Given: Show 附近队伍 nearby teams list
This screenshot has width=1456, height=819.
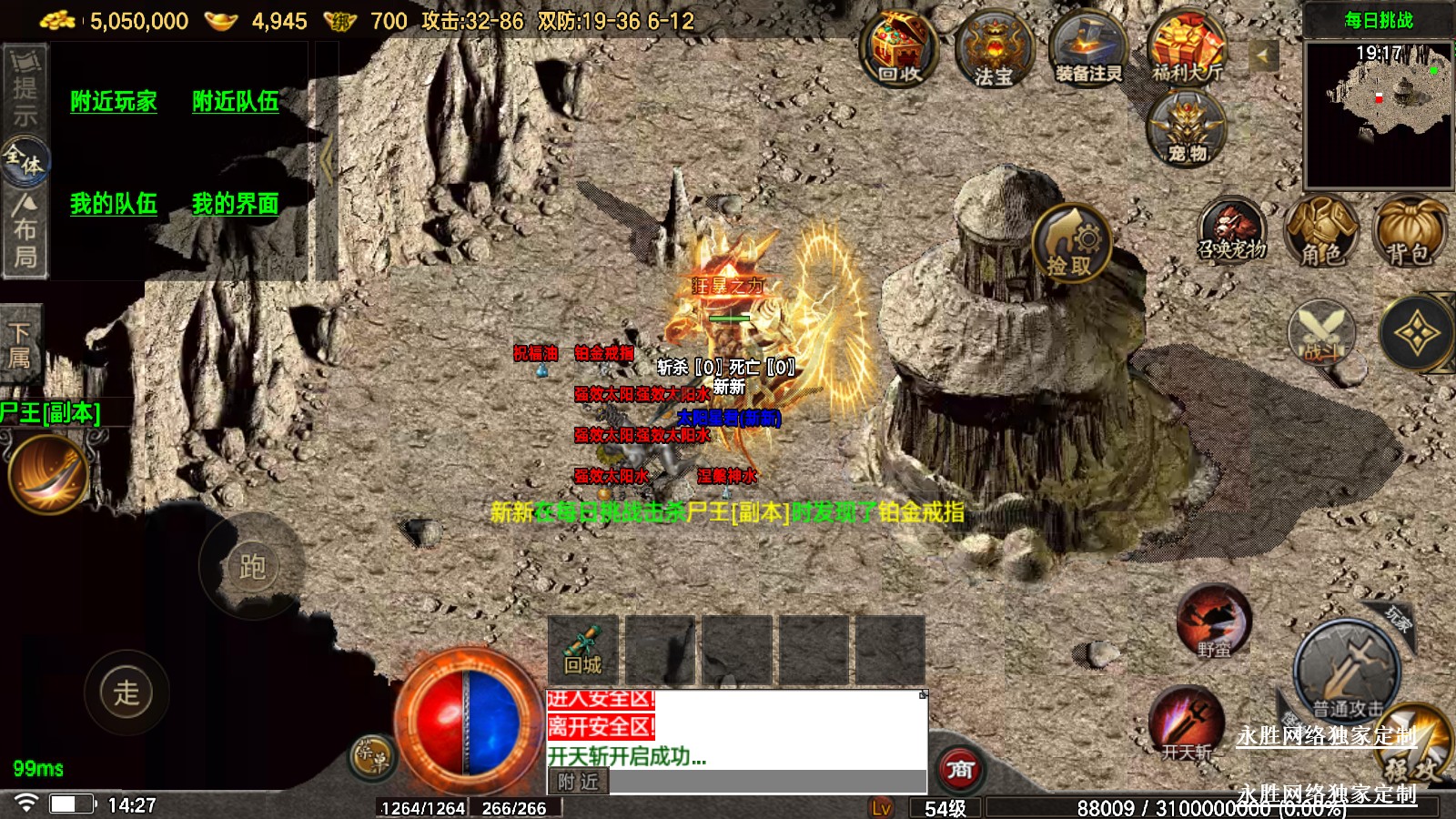Looking at the screenshot, I should coord(235,101).
